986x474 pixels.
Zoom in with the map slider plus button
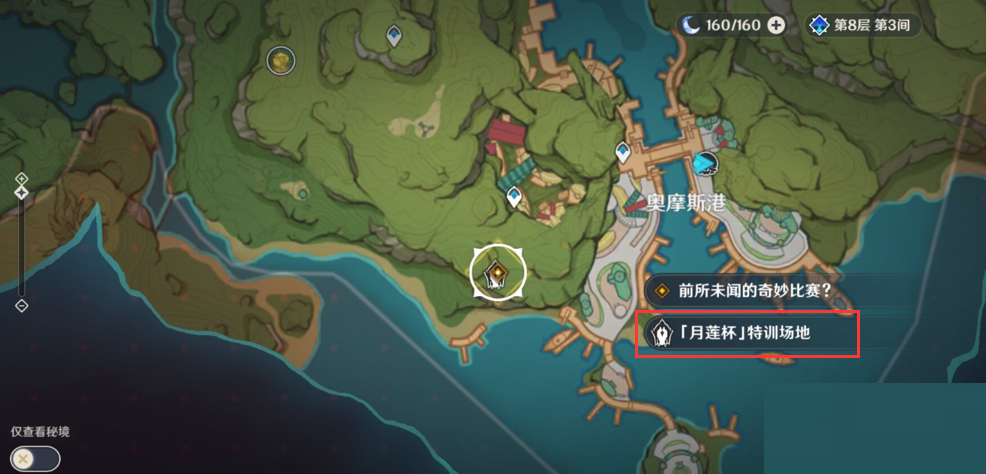22,178
